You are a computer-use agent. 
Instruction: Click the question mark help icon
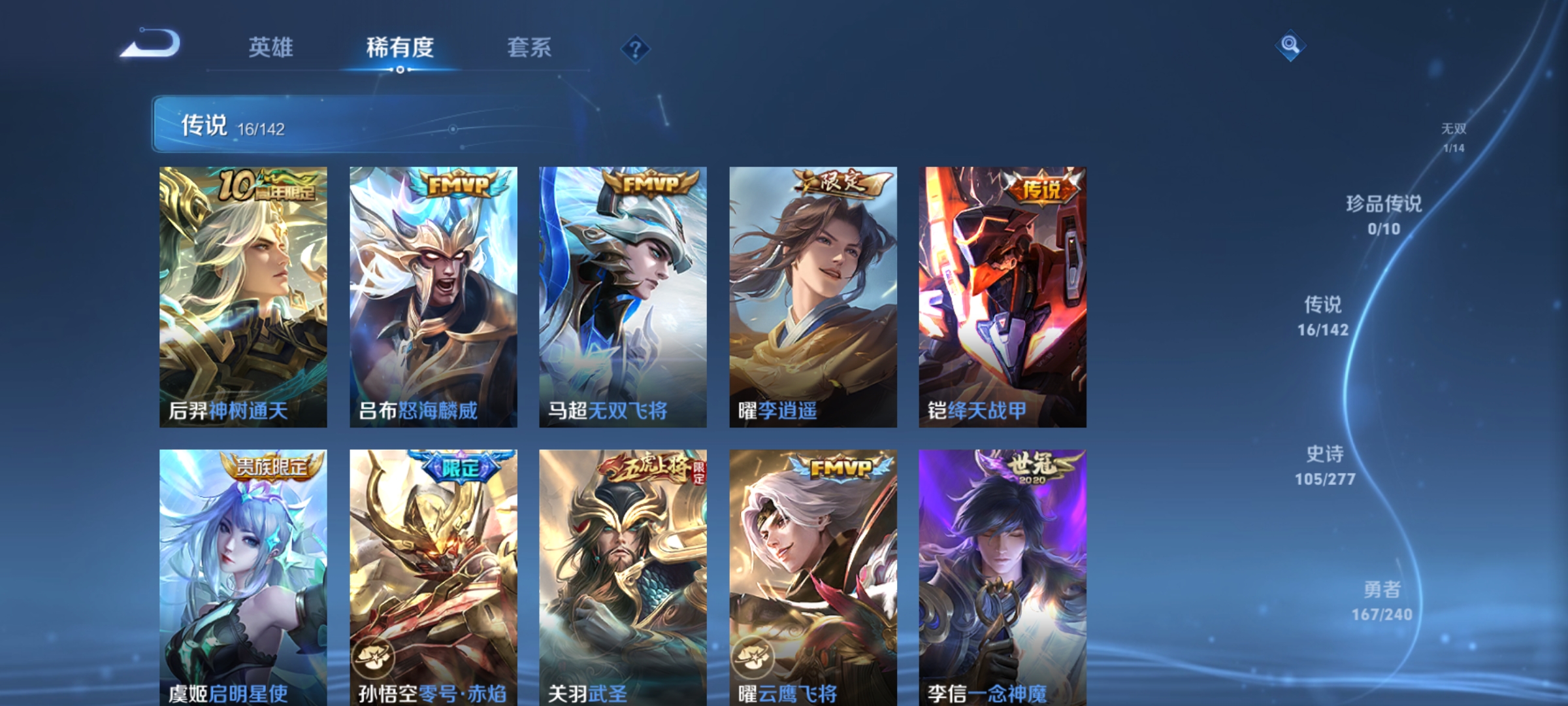637,49
